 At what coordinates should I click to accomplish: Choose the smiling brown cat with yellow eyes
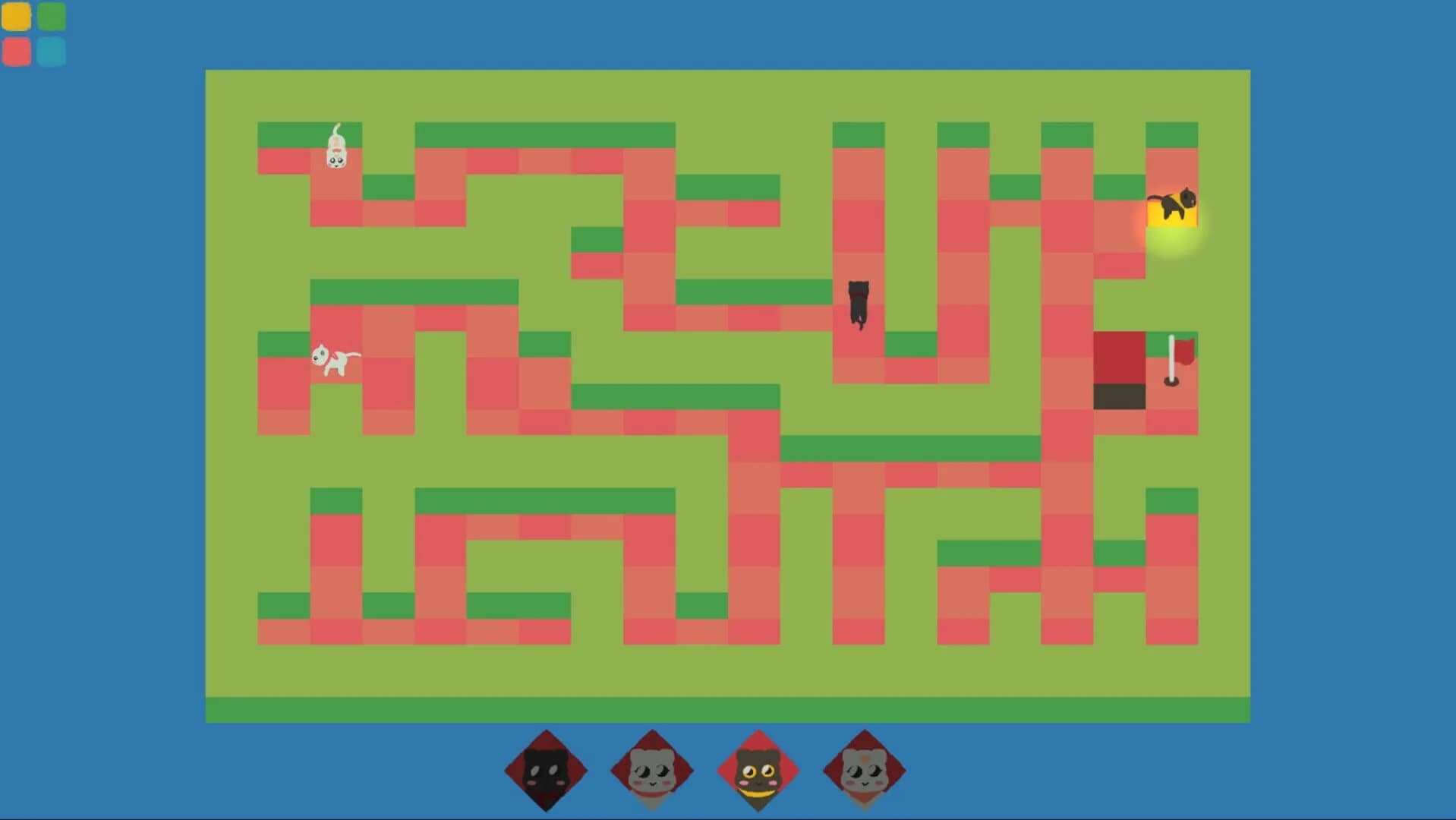758,769
